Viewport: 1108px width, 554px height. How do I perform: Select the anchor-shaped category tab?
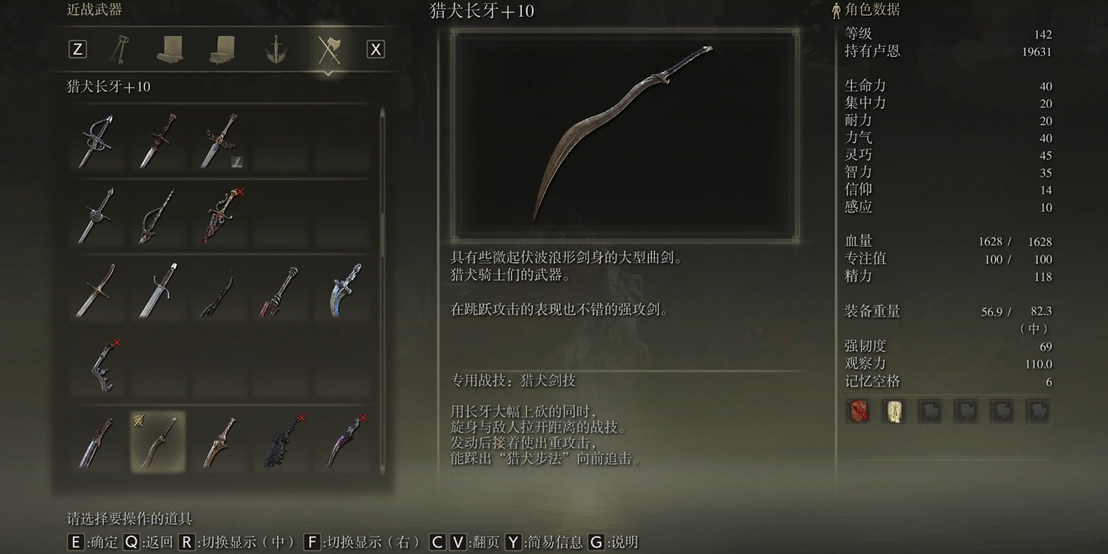276,49
